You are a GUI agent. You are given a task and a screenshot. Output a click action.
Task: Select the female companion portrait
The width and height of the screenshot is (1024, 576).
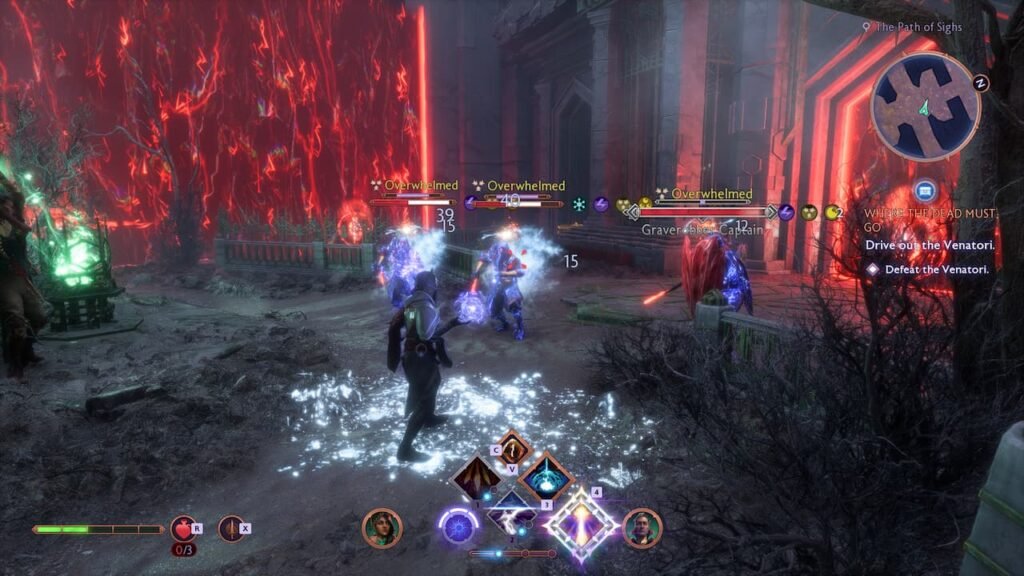click(381, 528)
